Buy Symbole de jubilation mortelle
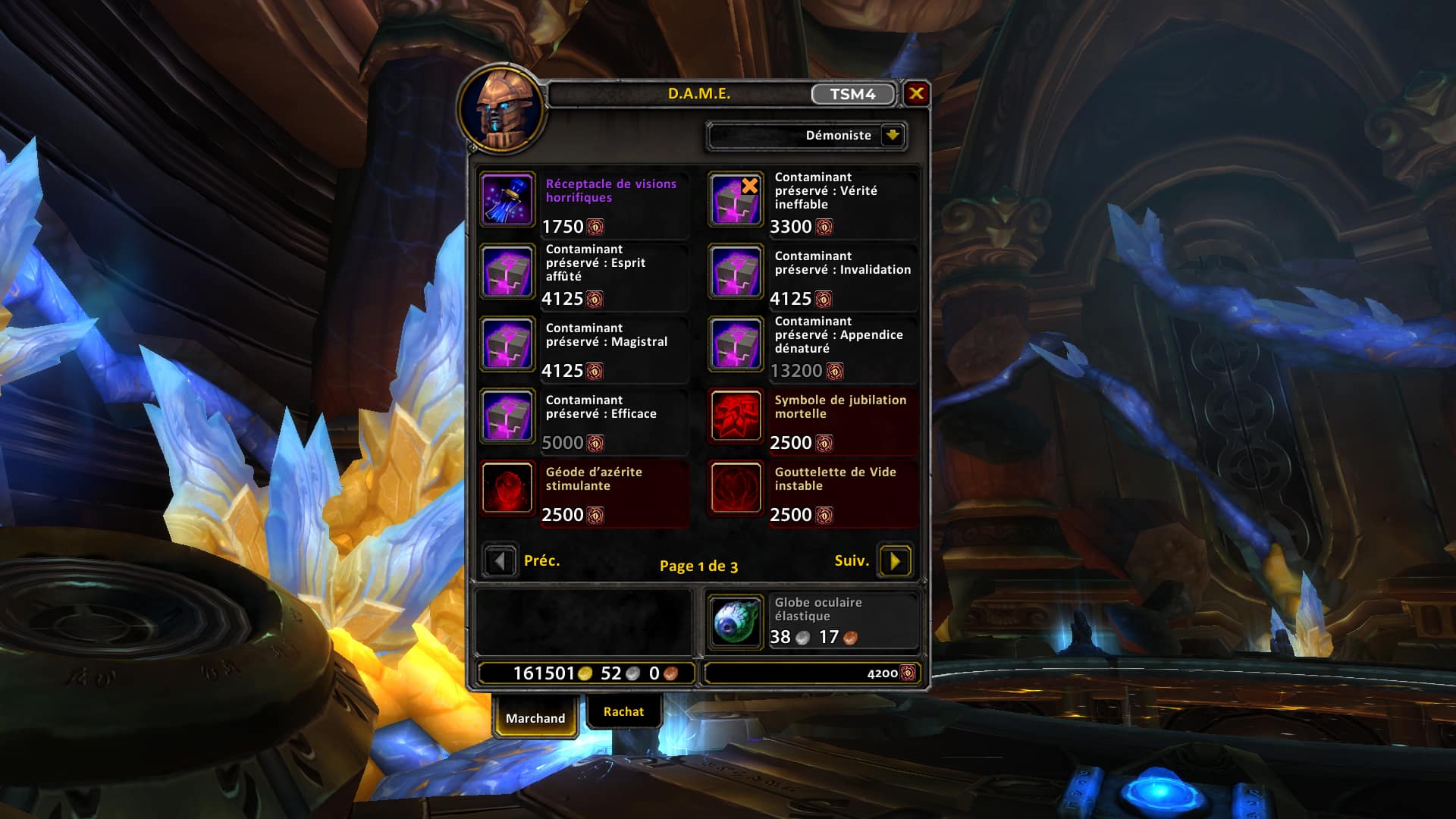The image size is (1456, 819). point(736,416)
